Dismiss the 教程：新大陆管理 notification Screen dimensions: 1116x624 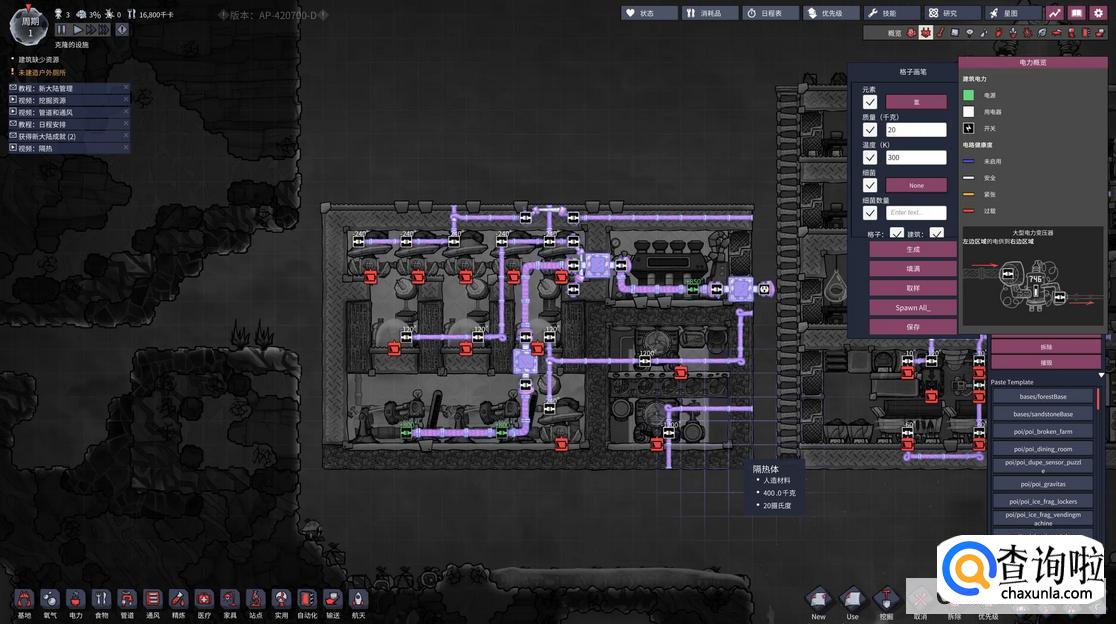(126, 88)
